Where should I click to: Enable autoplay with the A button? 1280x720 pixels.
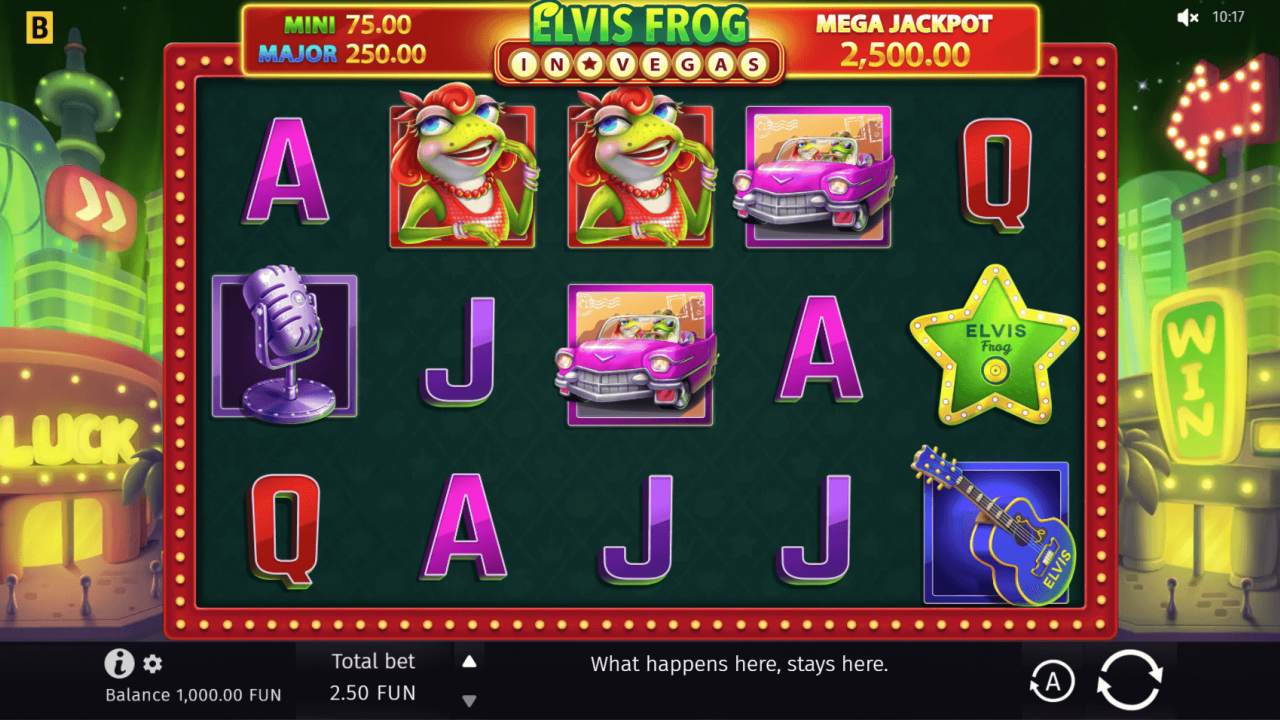pos(1052,681)
